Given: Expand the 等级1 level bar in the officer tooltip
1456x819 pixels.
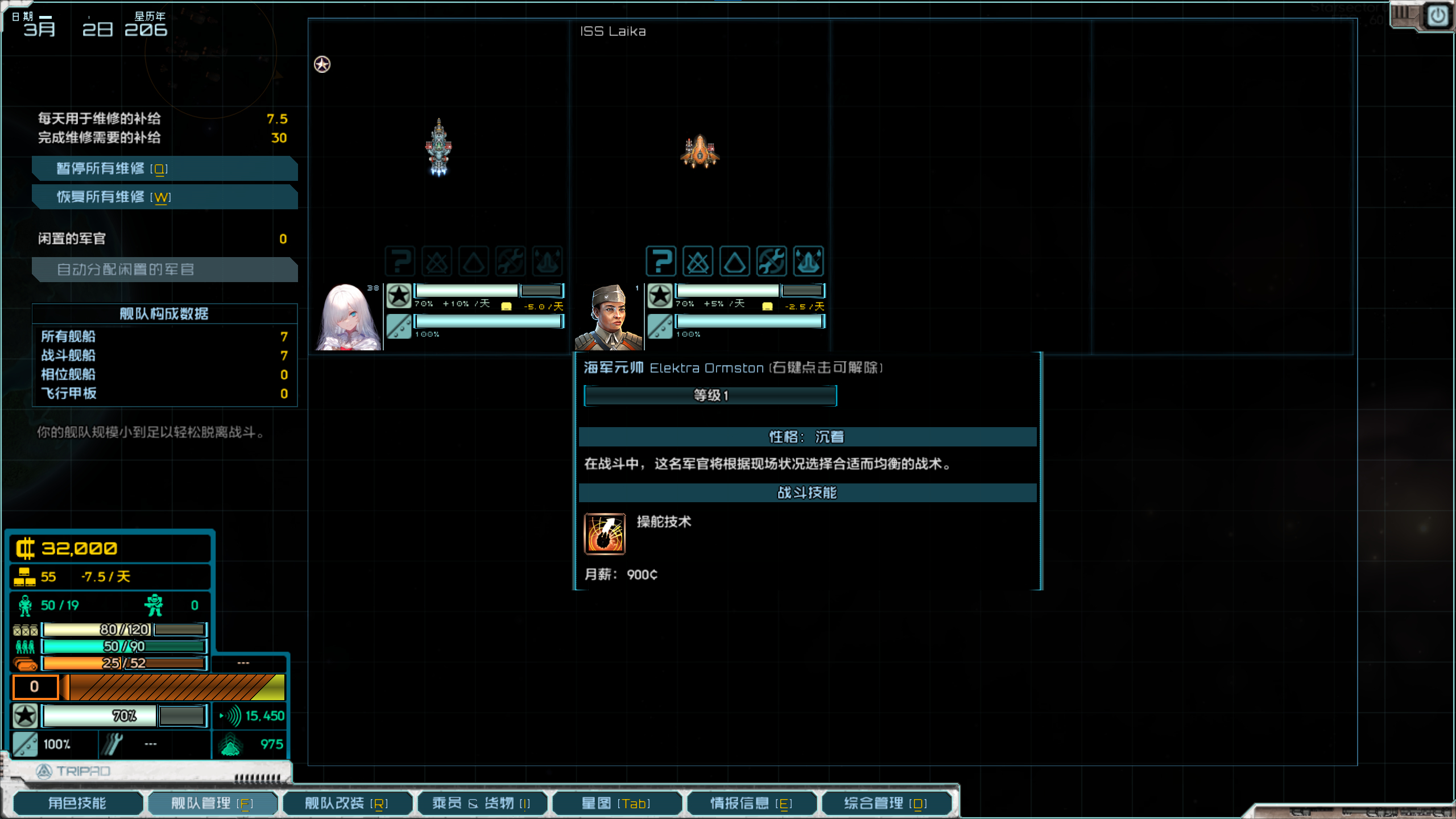Looking at the screenshot, I should tap(710, 396).
